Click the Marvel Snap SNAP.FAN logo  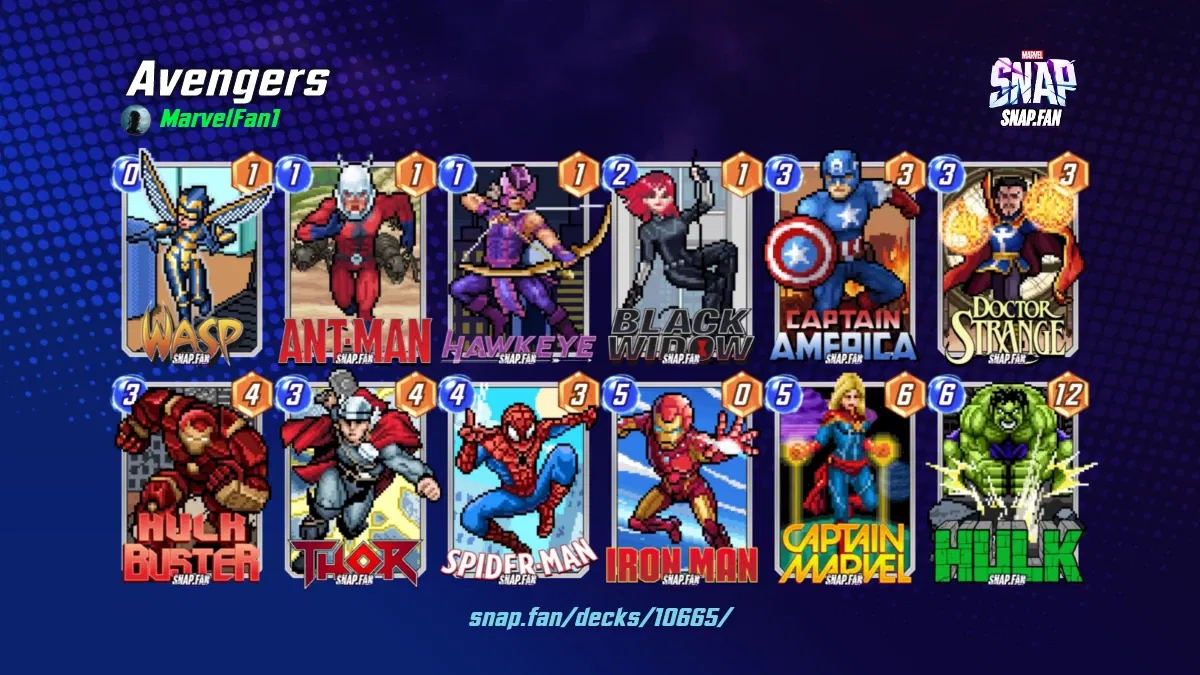(1031, 87)
